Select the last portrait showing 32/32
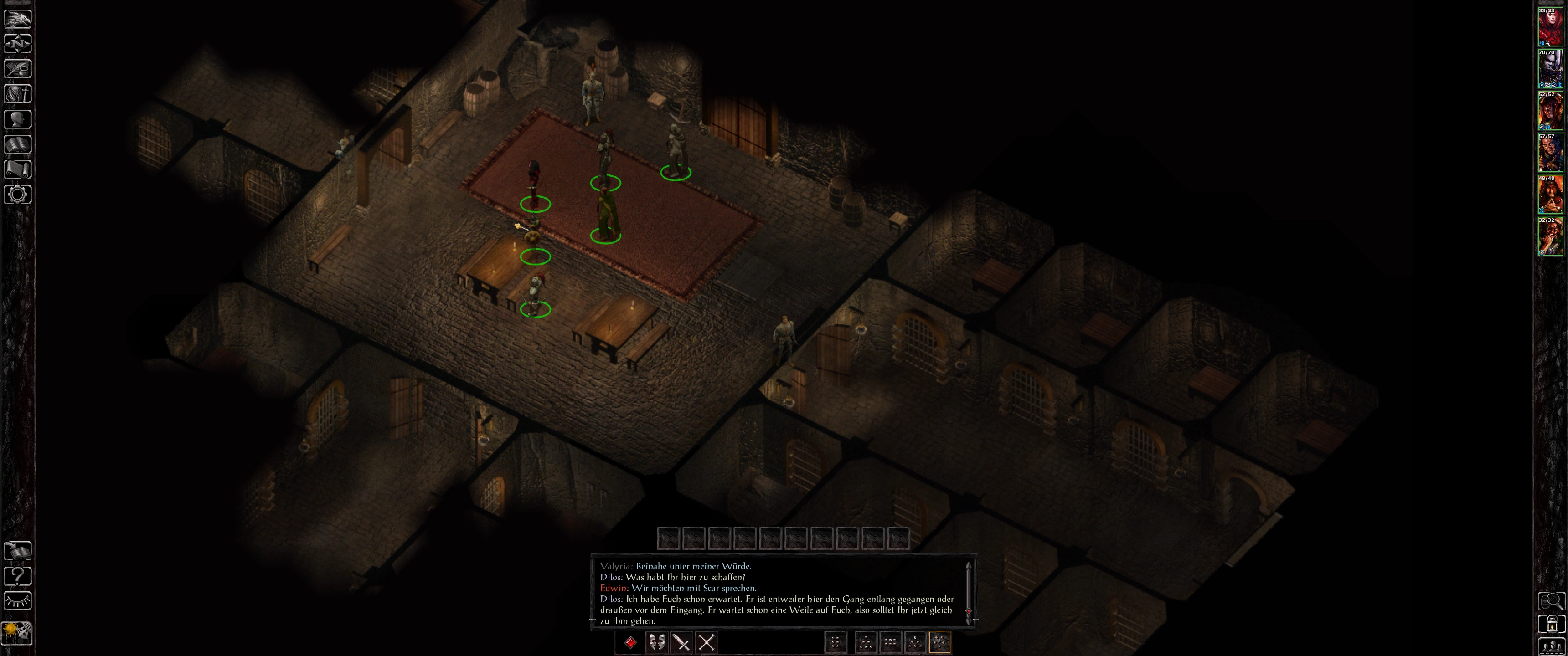This screenshot has width=1568, height=656. [1550, 237]
